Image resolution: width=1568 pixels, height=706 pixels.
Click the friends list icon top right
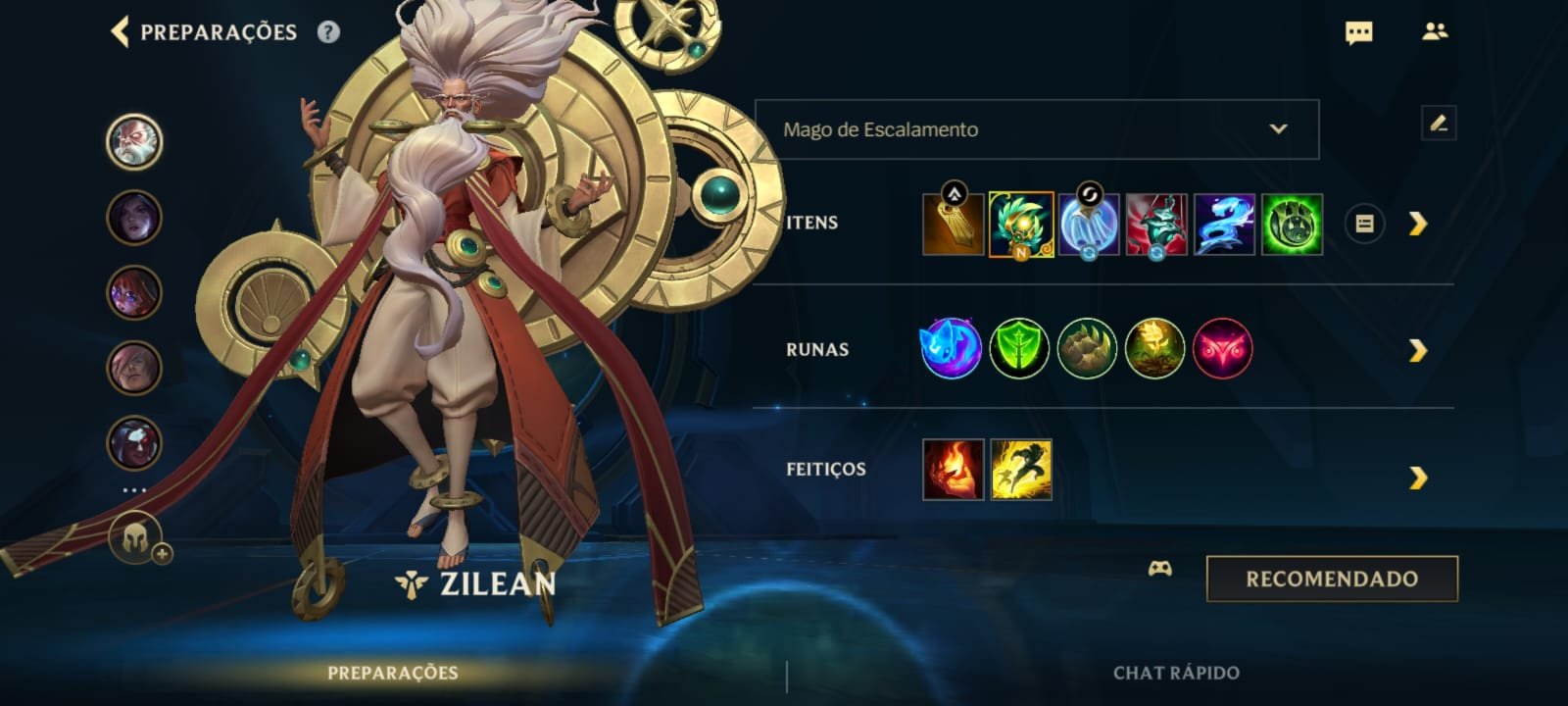[1437, 31]
